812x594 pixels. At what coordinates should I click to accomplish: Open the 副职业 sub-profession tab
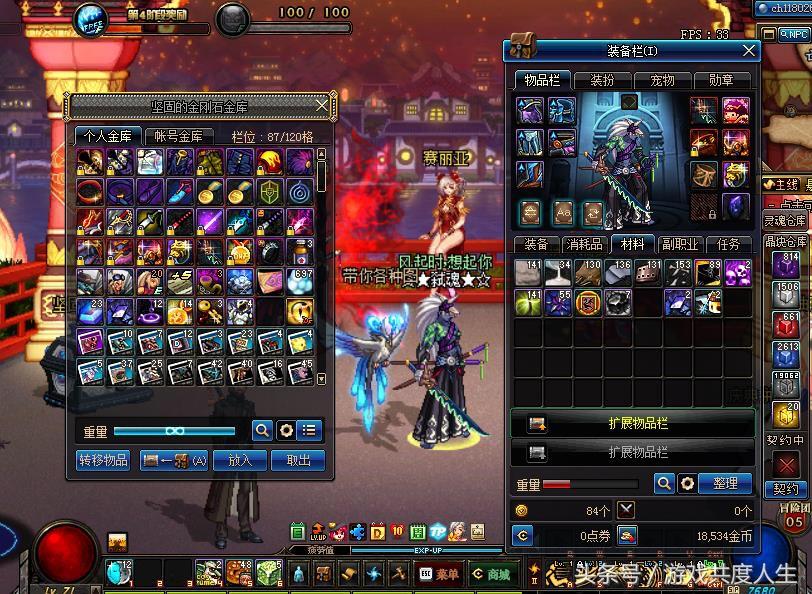tap(680, 244)
